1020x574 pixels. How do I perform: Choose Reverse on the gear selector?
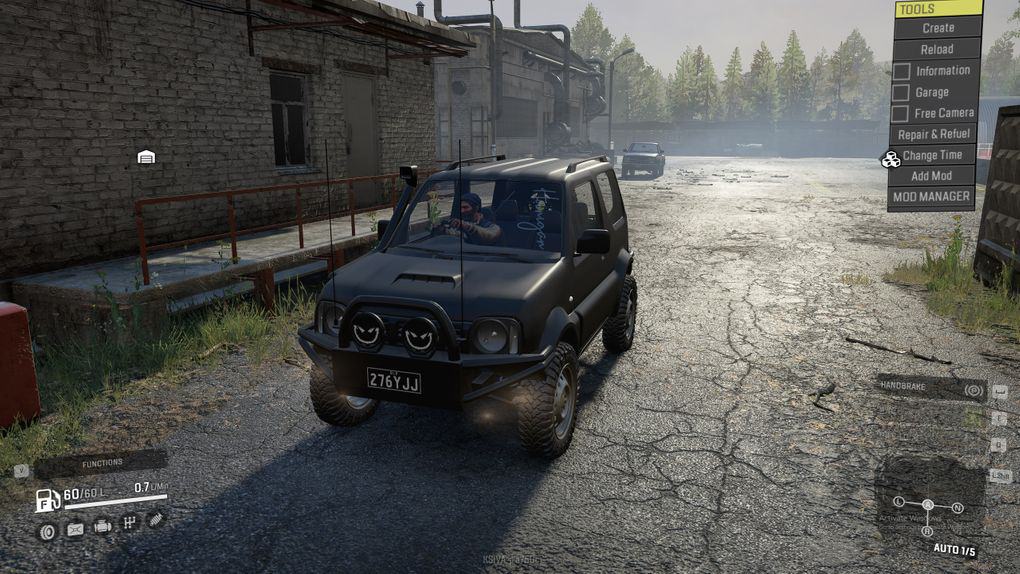tap(927, 531)
